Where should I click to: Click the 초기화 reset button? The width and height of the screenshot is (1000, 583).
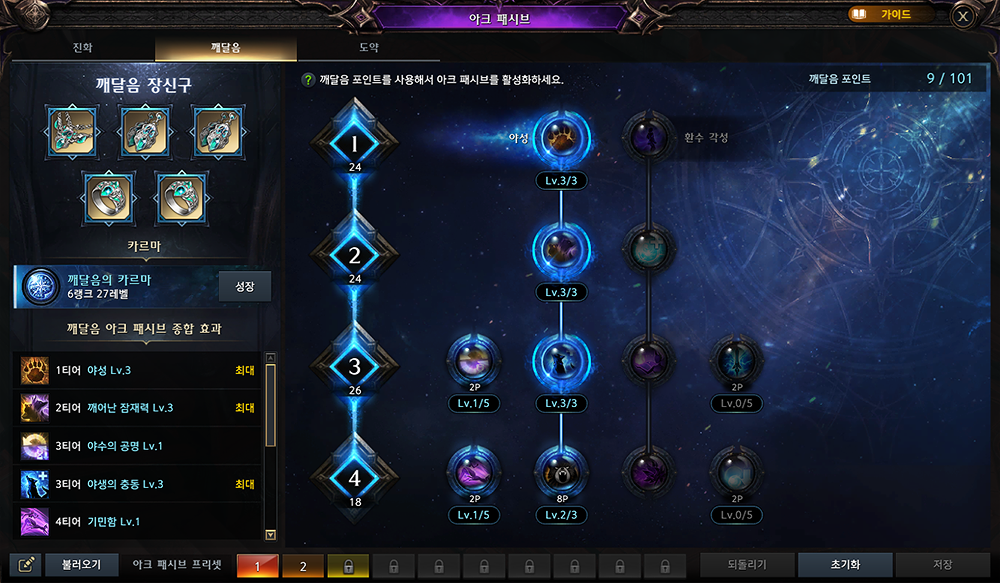point(845,565)
